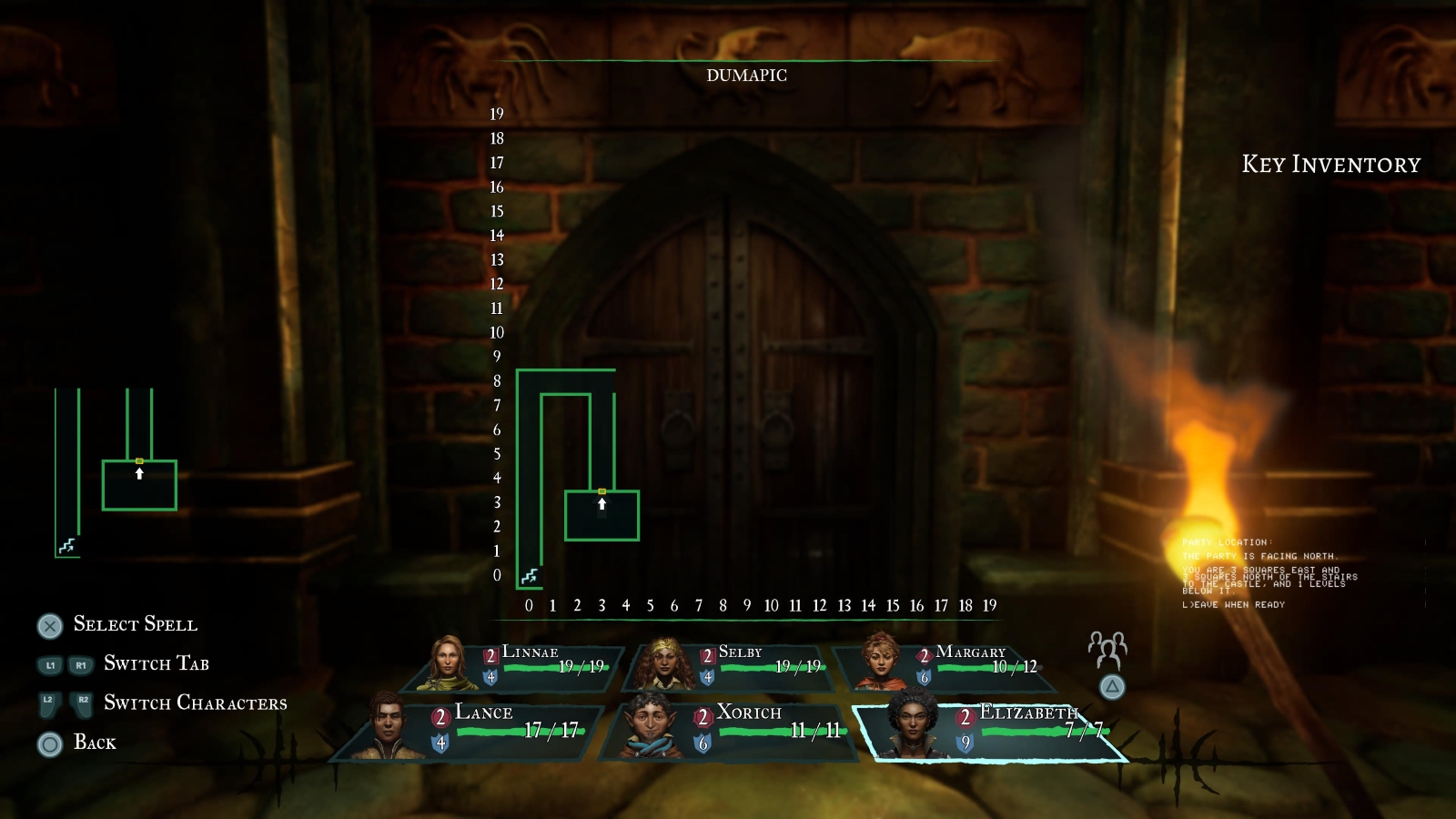The width and height of the screenshot is (1456, 819).
Task: Click the small minimap on left
Action: click(116, 473)
